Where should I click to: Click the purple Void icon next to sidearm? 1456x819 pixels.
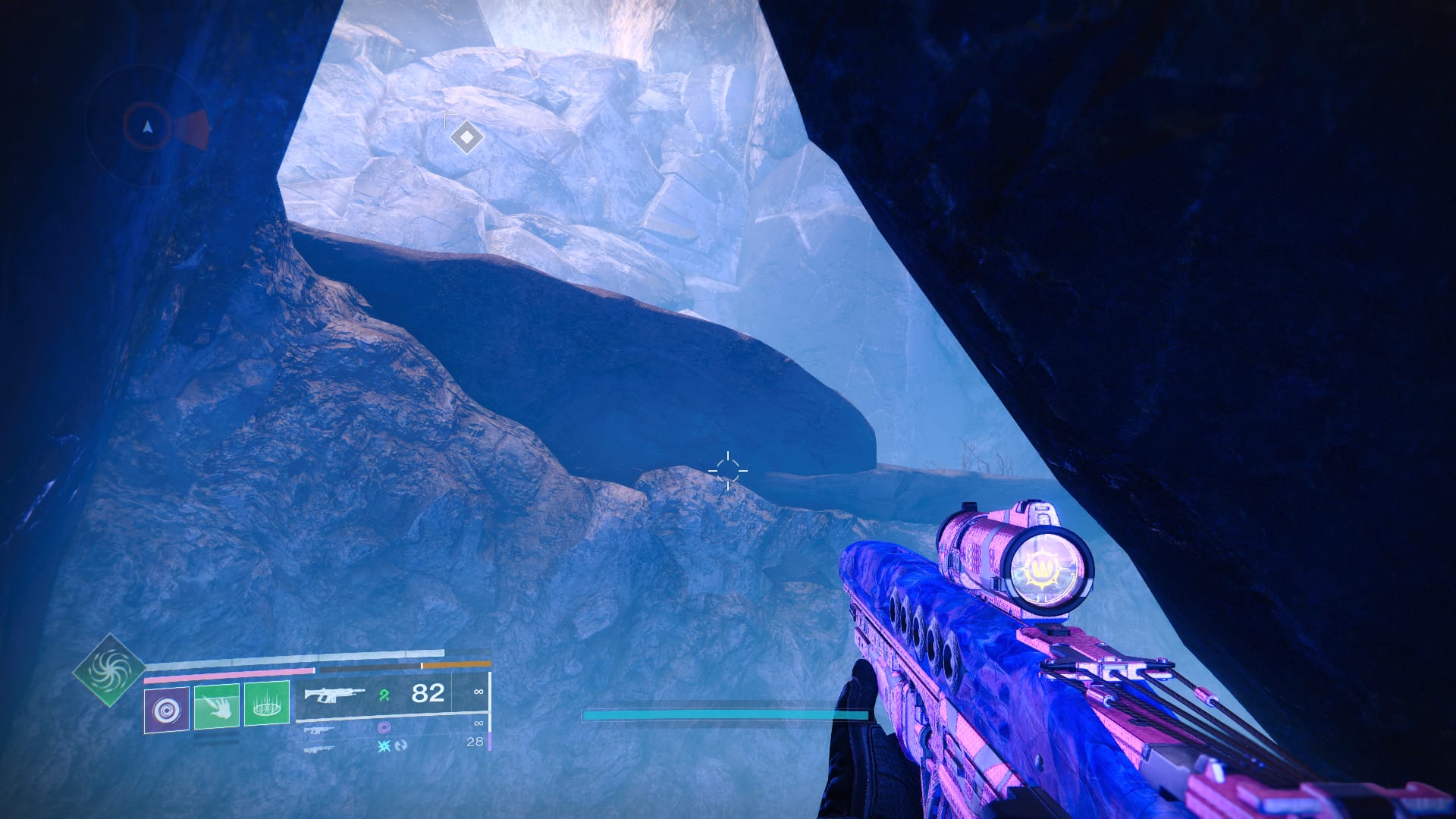tap(385, 728)
